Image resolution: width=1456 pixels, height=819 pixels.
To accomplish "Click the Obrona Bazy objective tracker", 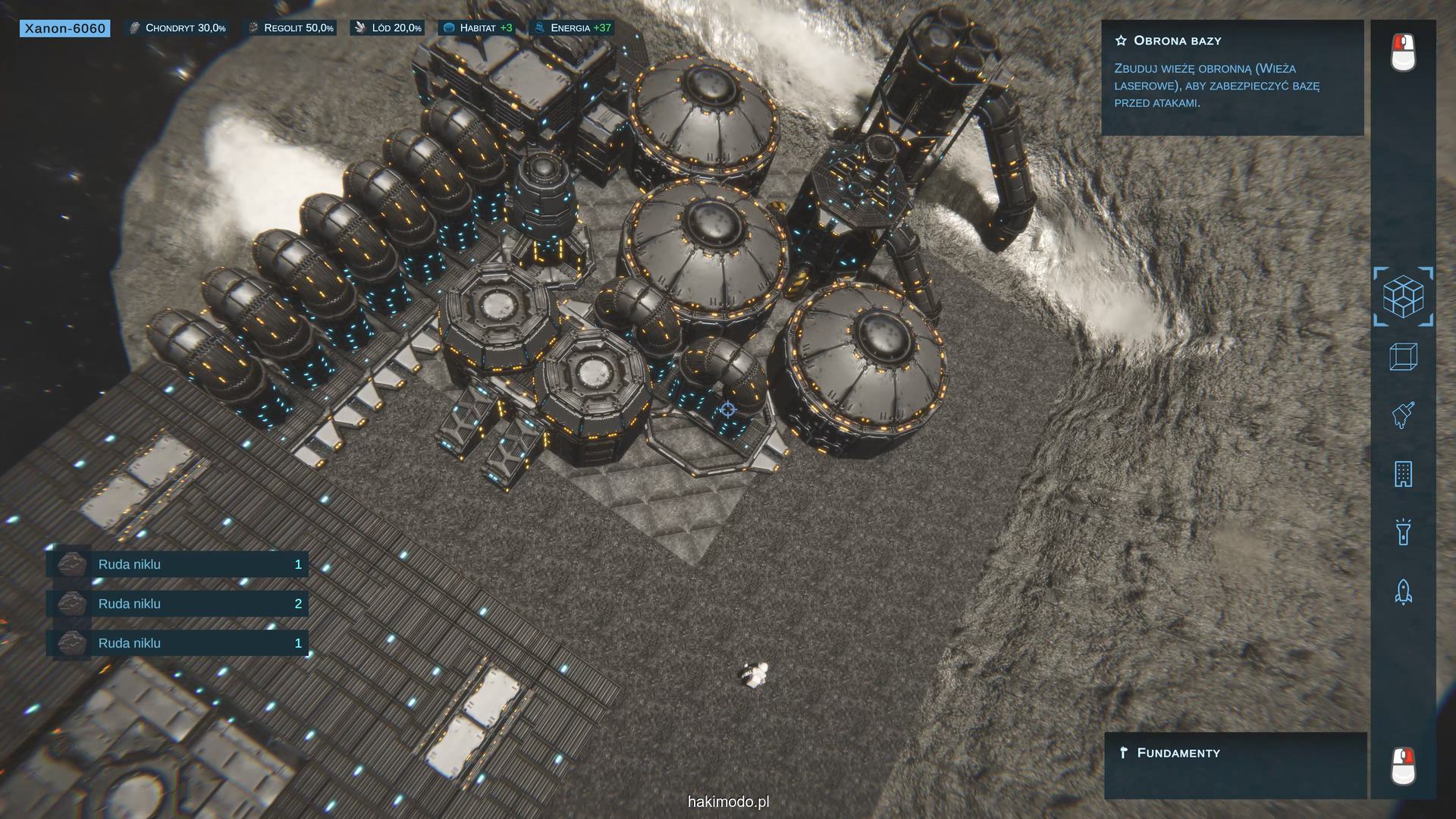I will click(x=1232, y=77).
